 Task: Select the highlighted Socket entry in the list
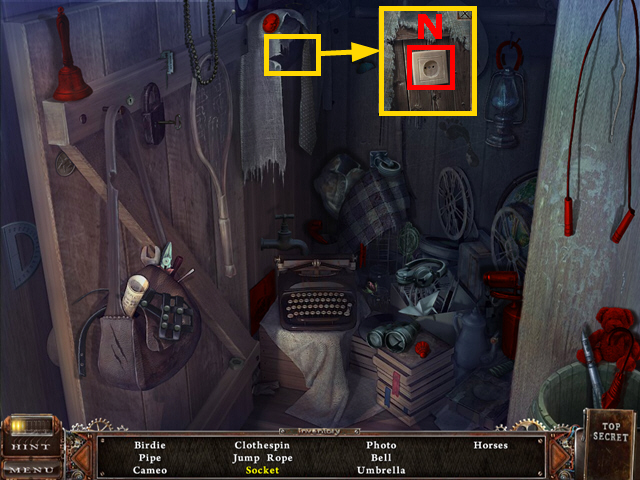pyautogui.click(x=262, y=470)
